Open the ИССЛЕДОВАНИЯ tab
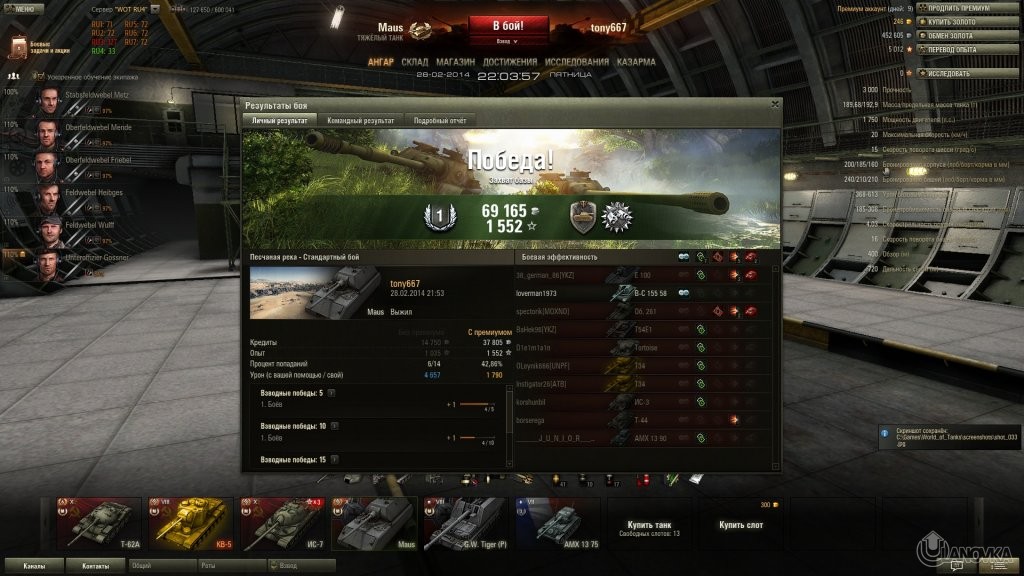The image size is (1024, 576). (x=577, y=62)
